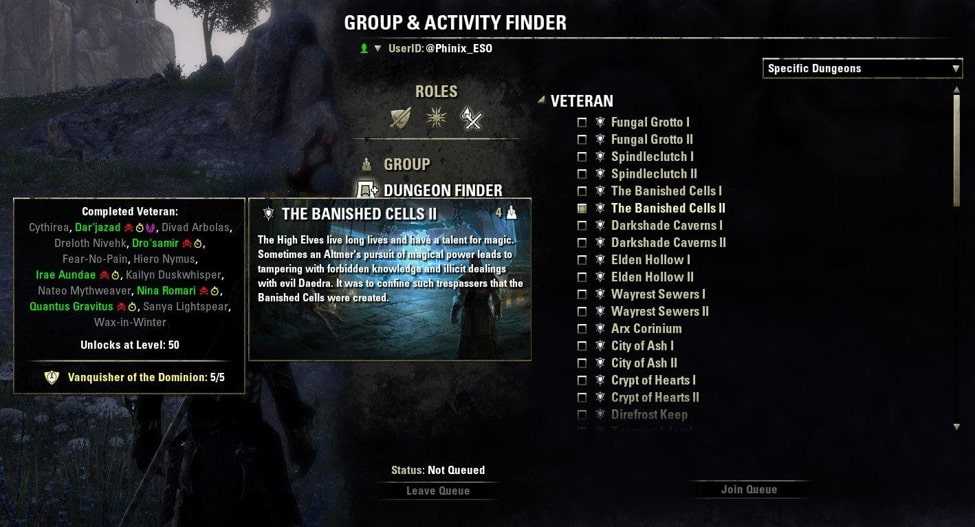Click the Leave Queue button

tap(437, 491)
